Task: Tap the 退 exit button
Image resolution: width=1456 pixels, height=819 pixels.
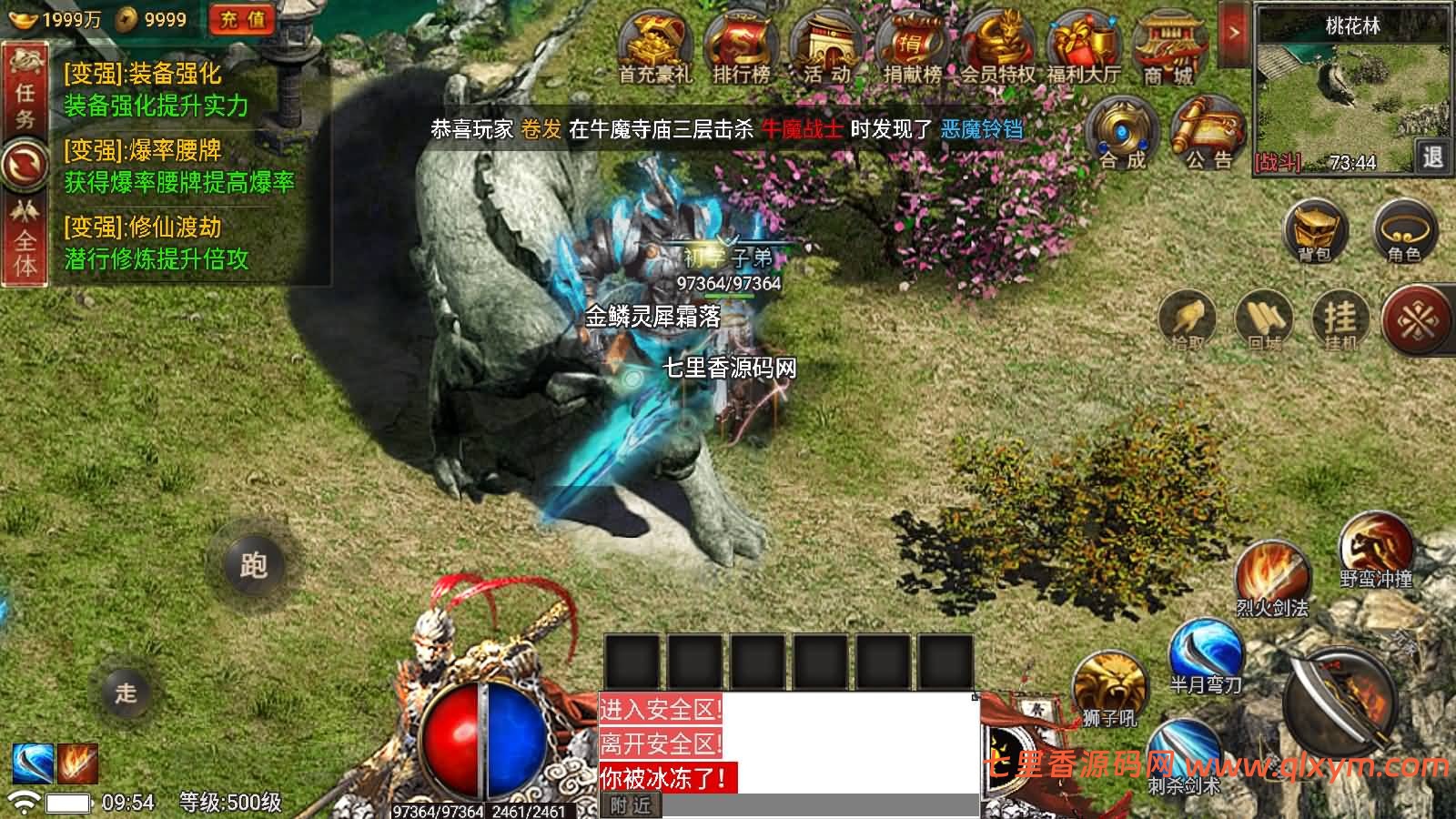Action: click(x=1432, y=157)
